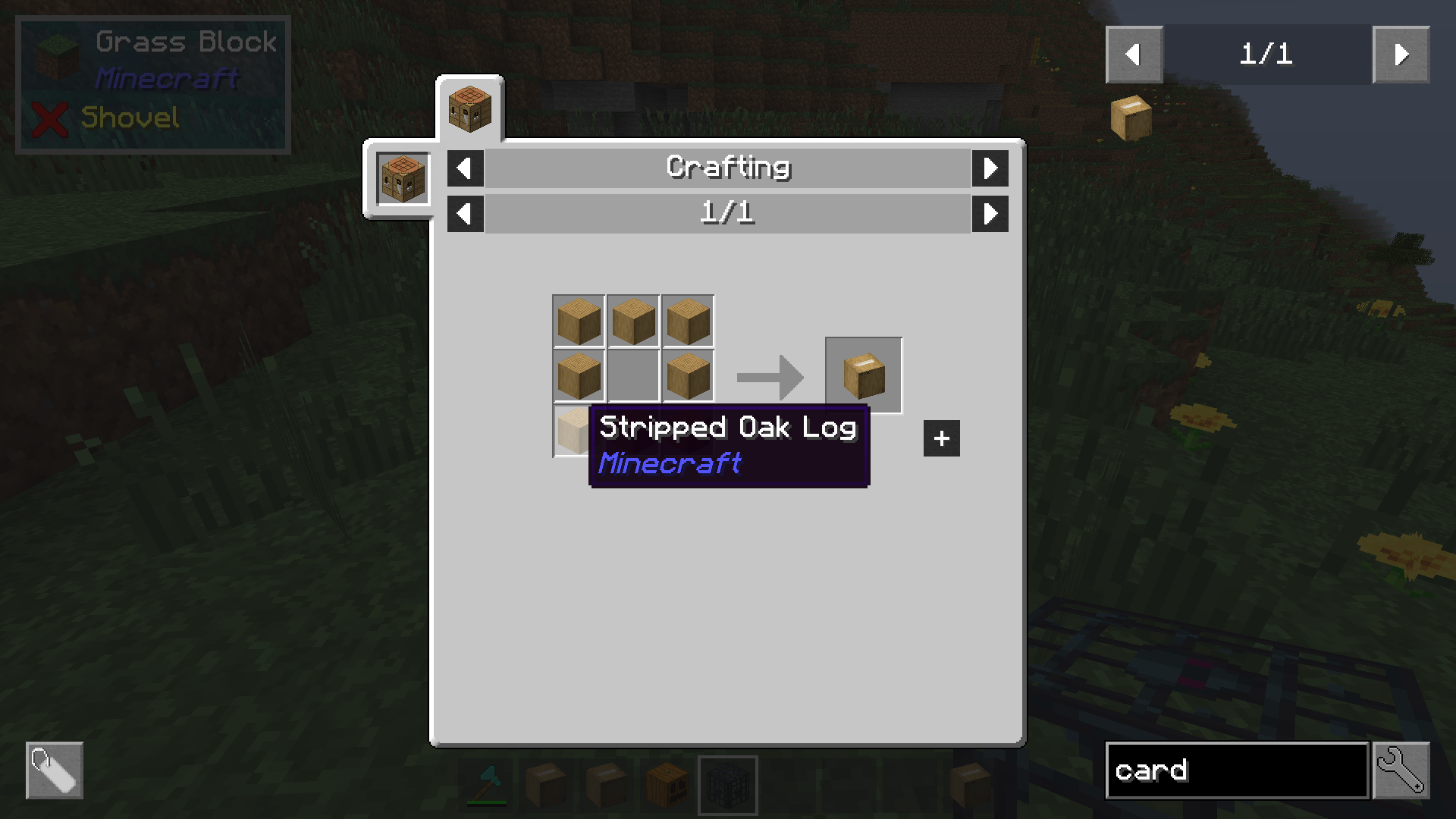Go to previous recipe category arrow beside Crafting
The image size is (1456, 819).
(465, 168)
